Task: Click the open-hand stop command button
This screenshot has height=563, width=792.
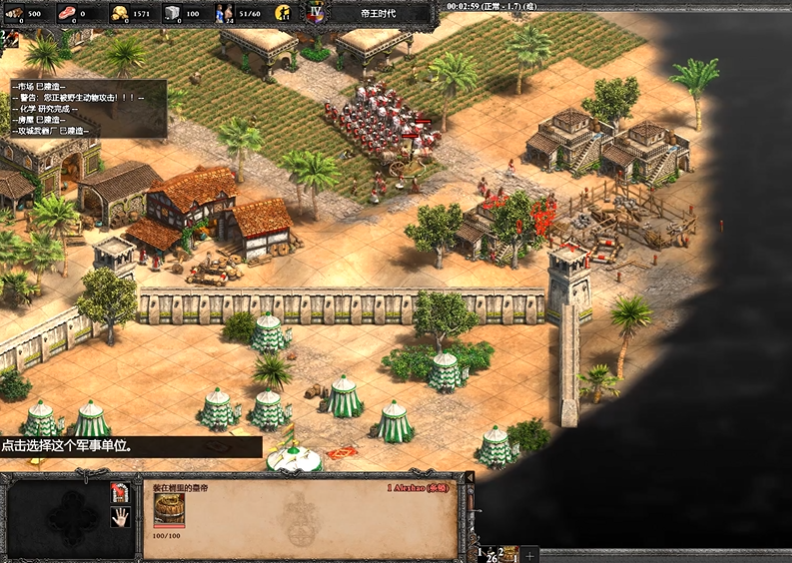Action: pos(119,517)
